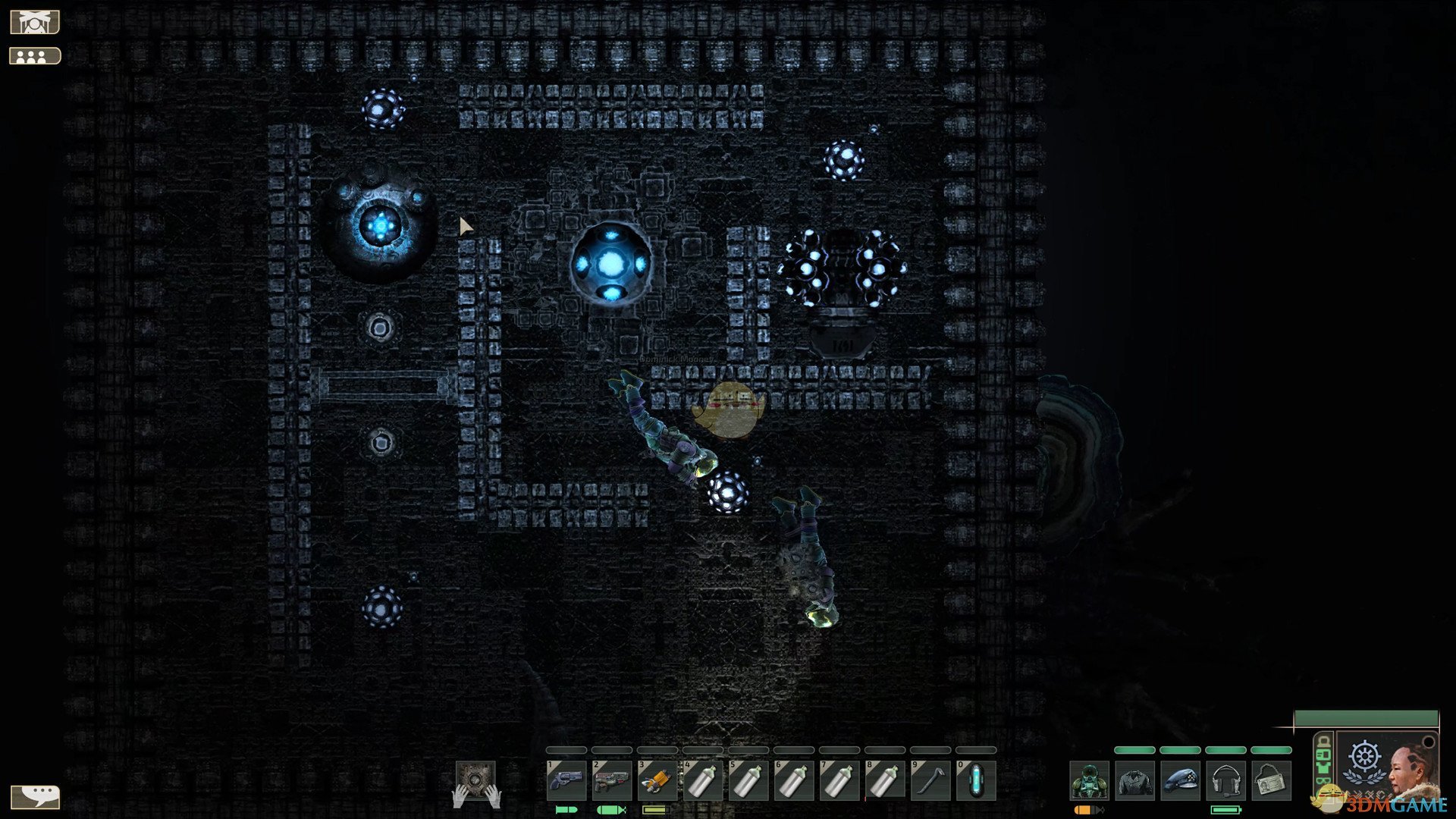Open the character portrait panel

click(1386, 764)
